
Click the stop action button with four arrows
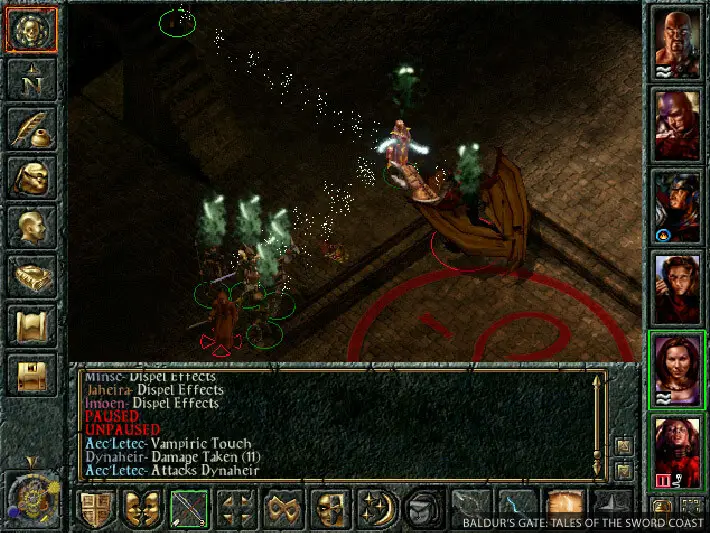pyautogui.click(x=237, y=509)
